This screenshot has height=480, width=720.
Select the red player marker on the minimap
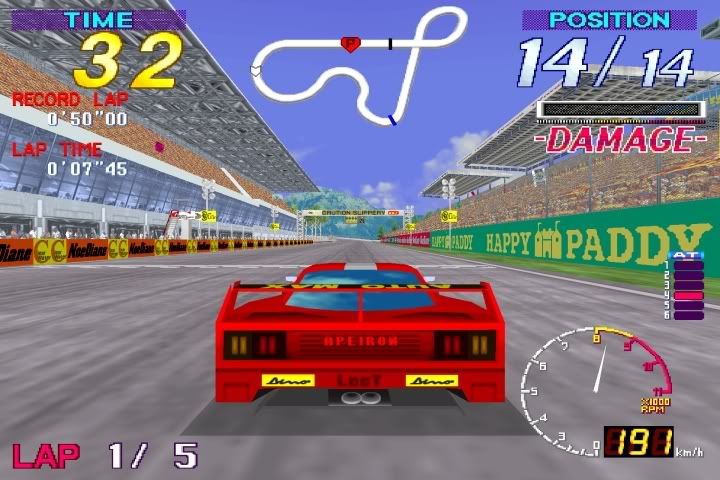[x=350, y=43]
